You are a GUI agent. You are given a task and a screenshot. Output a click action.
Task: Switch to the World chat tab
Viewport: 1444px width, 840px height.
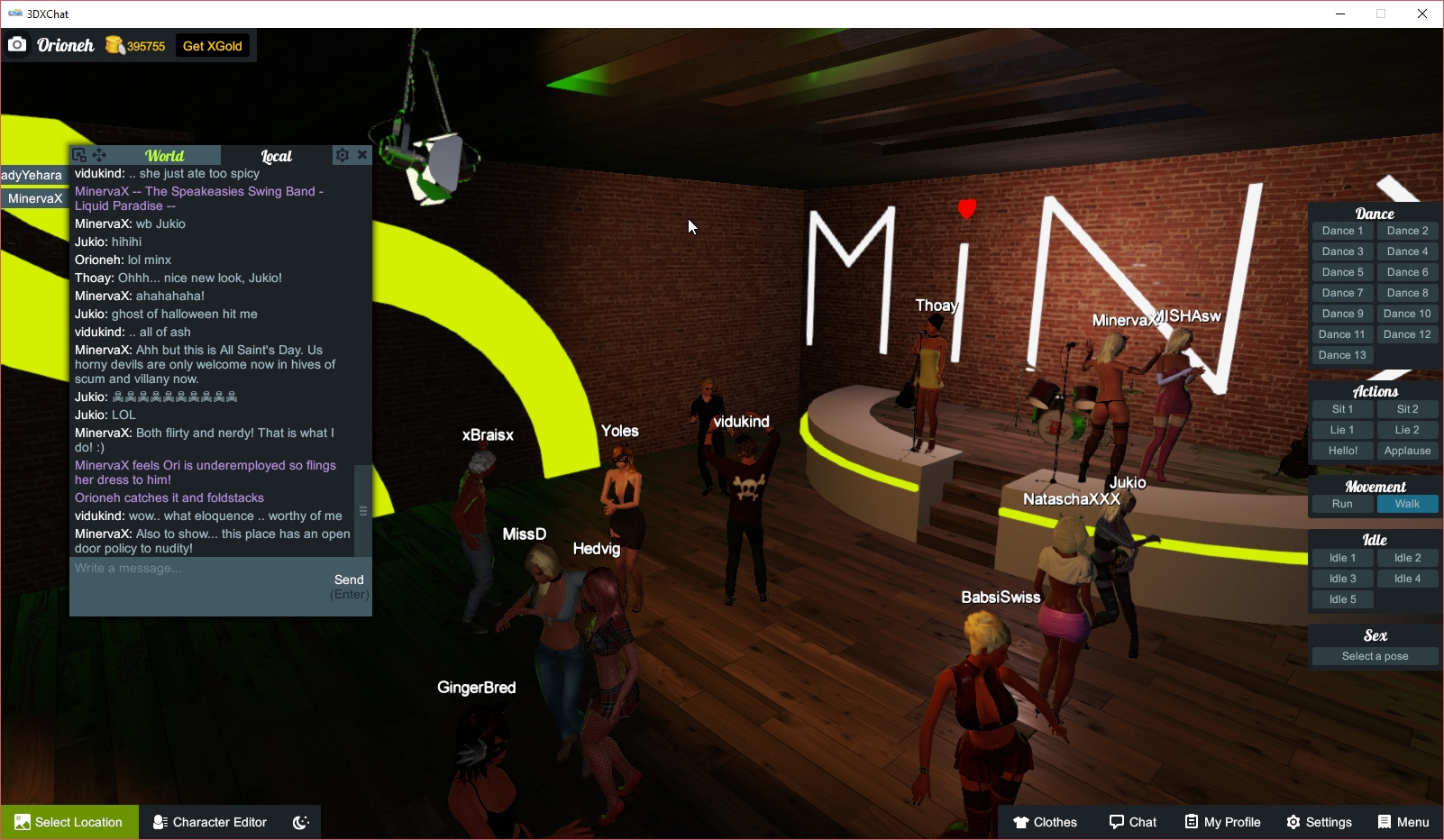point(165,155)
